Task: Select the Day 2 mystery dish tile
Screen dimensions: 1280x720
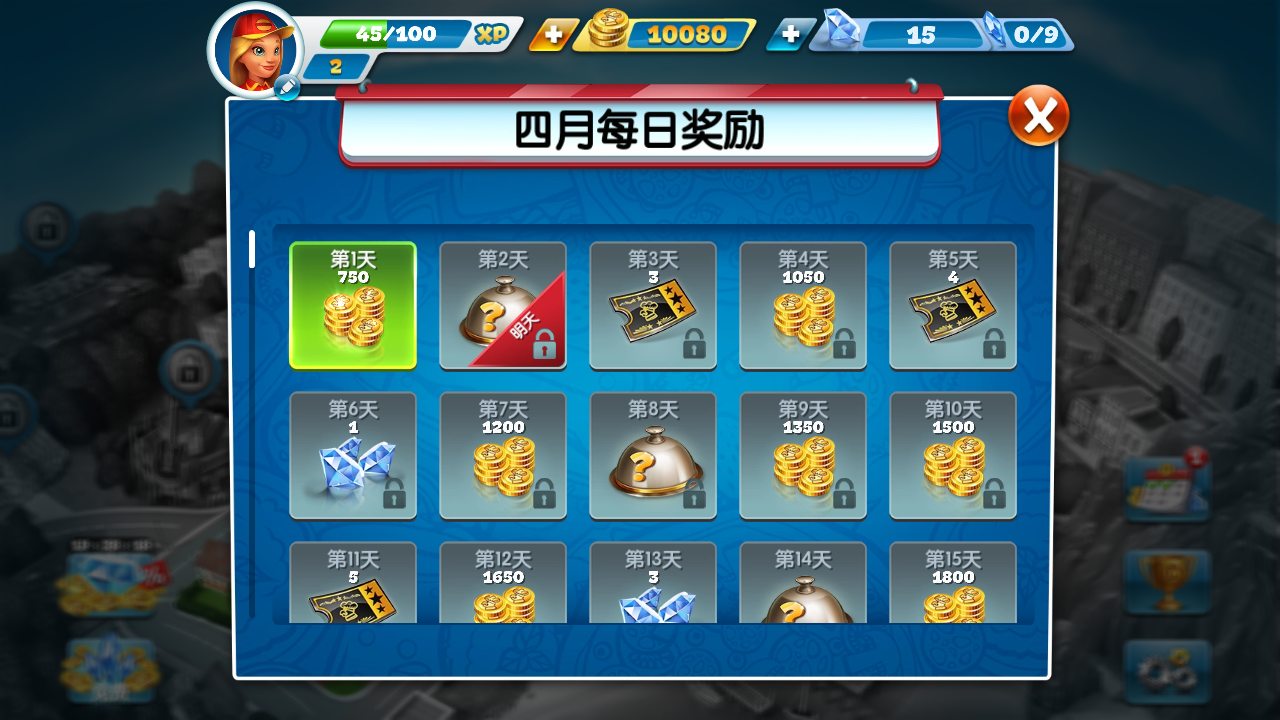Action: coord(503,306)
